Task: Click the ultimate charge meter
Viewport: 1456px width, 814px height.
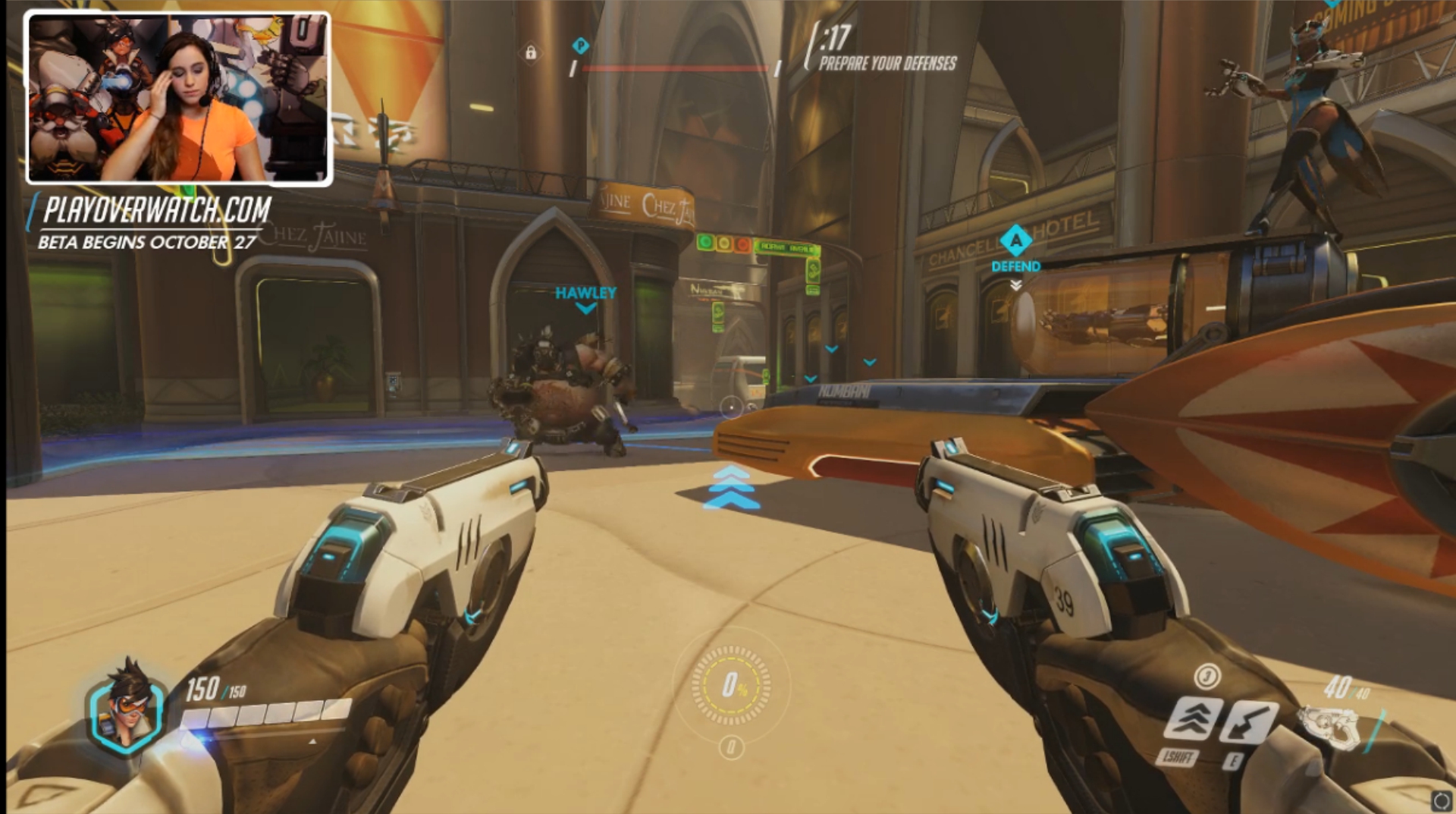Action: pos(731,687)
